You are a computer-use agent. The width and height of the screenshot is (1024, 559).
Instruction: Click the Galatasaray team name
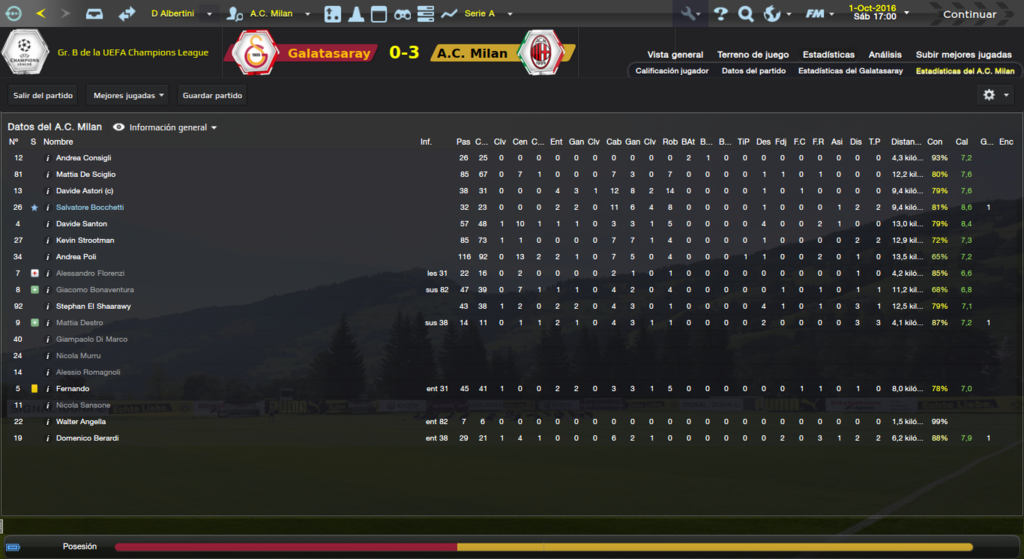pyautogui.click(x=328, y=53)
